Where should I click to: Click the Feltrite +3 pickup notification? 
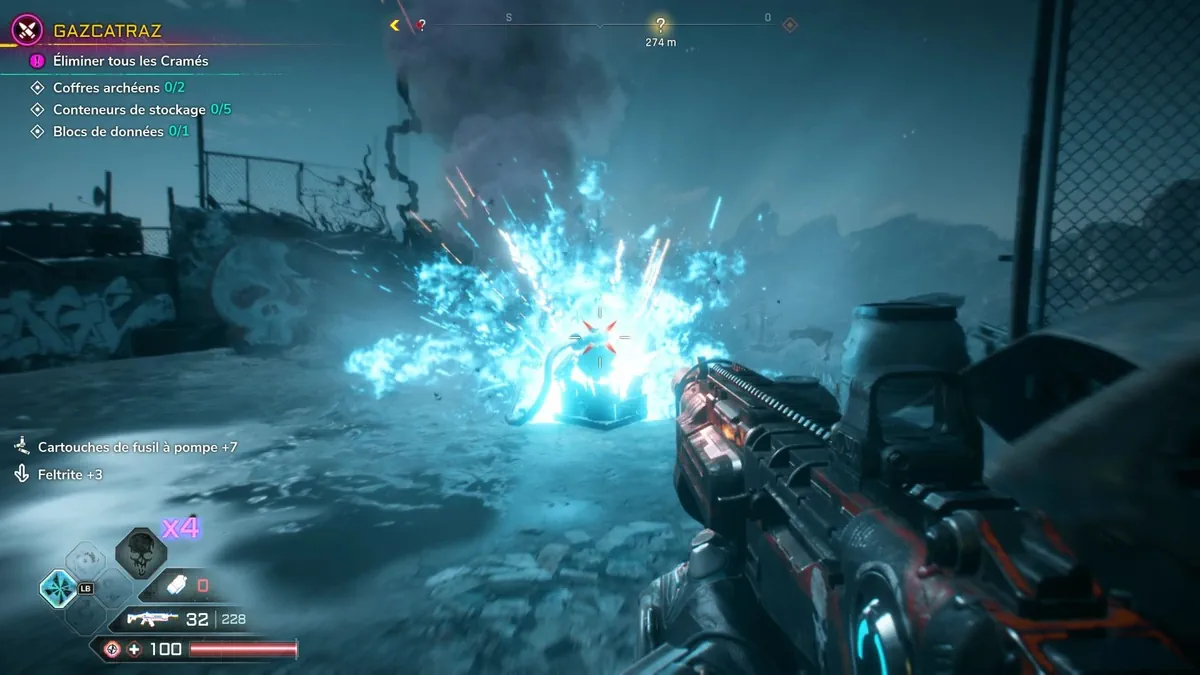pos(70,474)
